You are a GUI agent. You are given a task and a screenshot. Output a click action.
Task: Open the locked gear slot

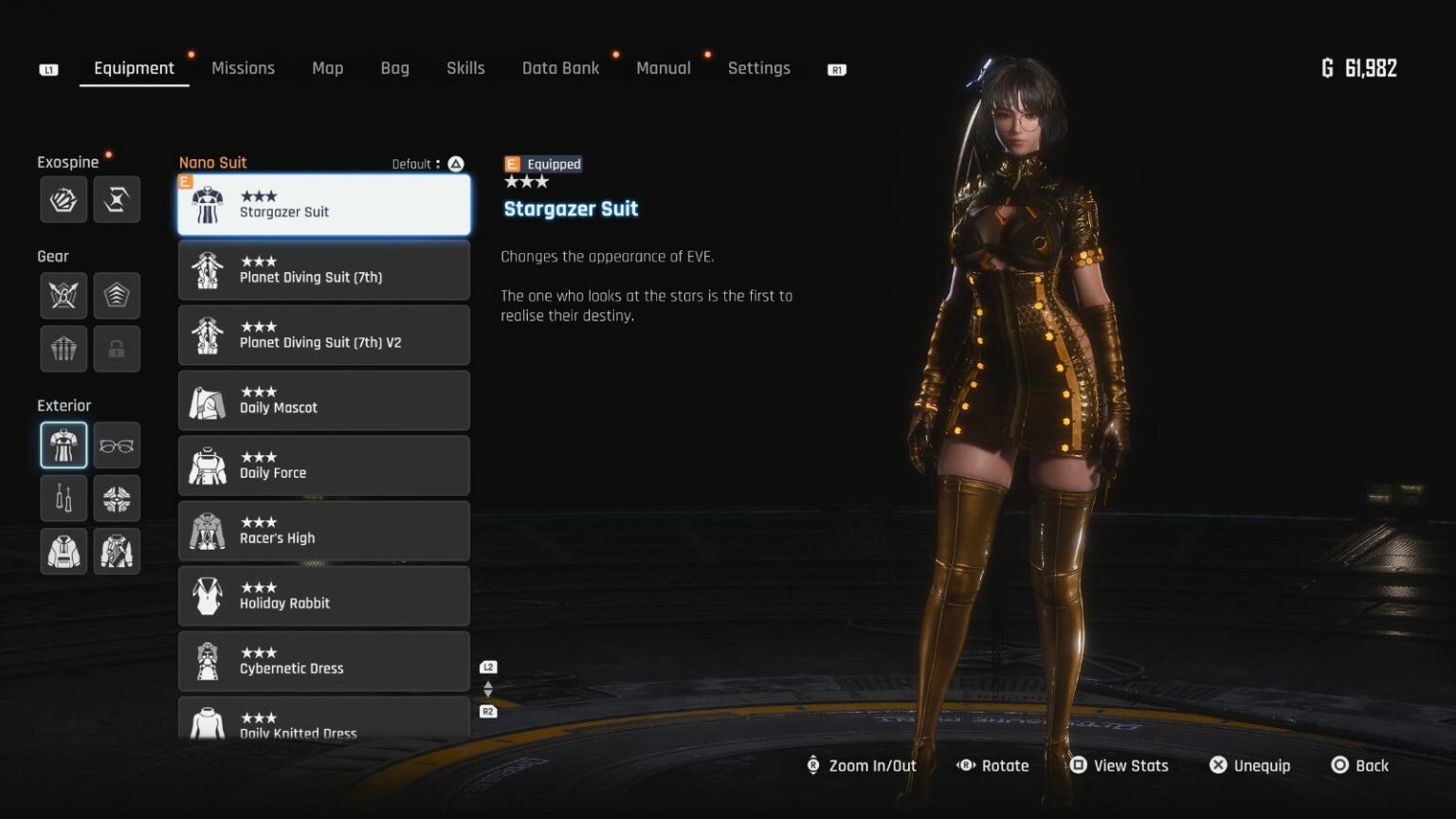(x=117, y=349)
